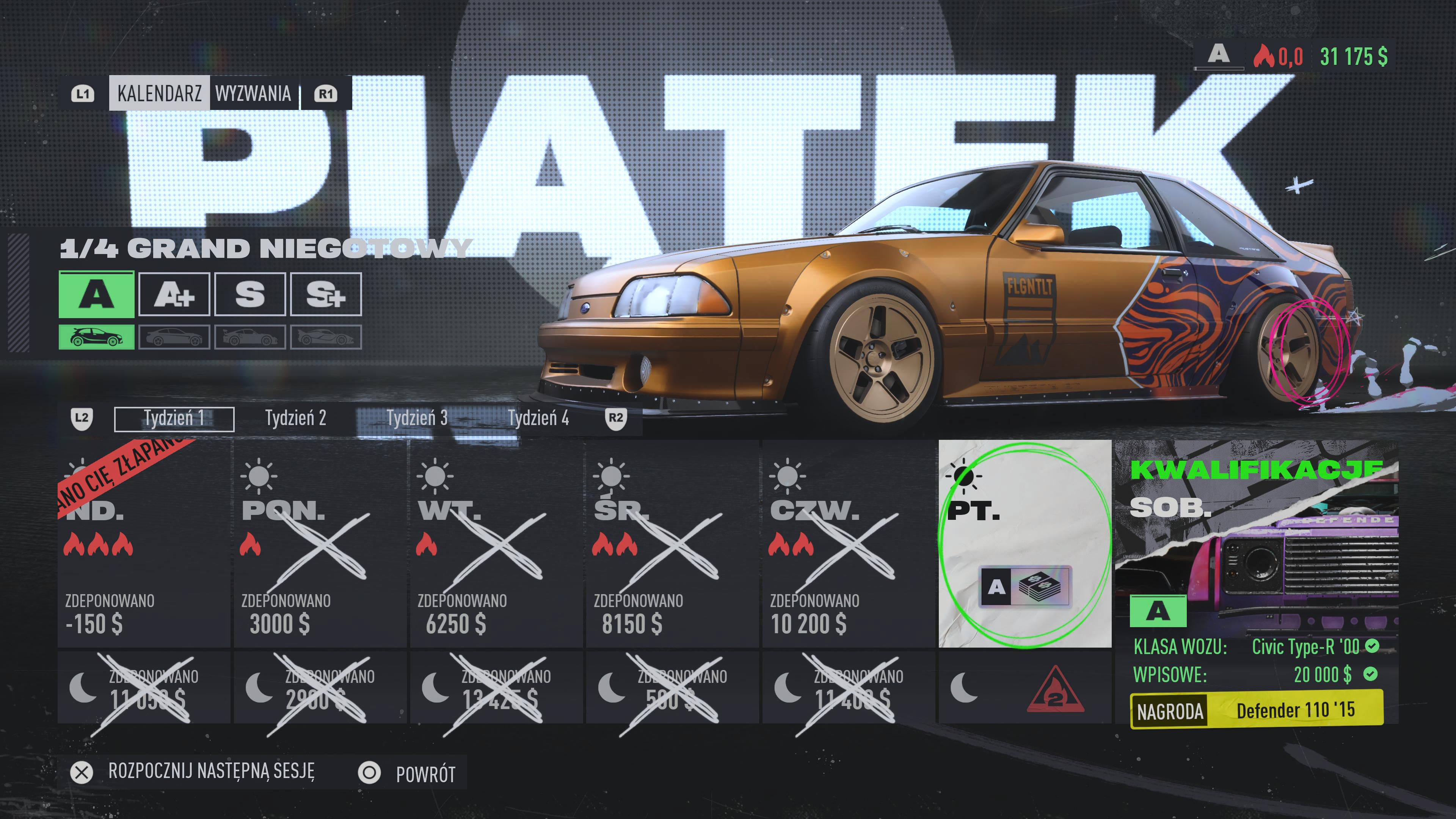Switch to the Kalendarz tab
The image size is (1456, 819).
[159, 93]
